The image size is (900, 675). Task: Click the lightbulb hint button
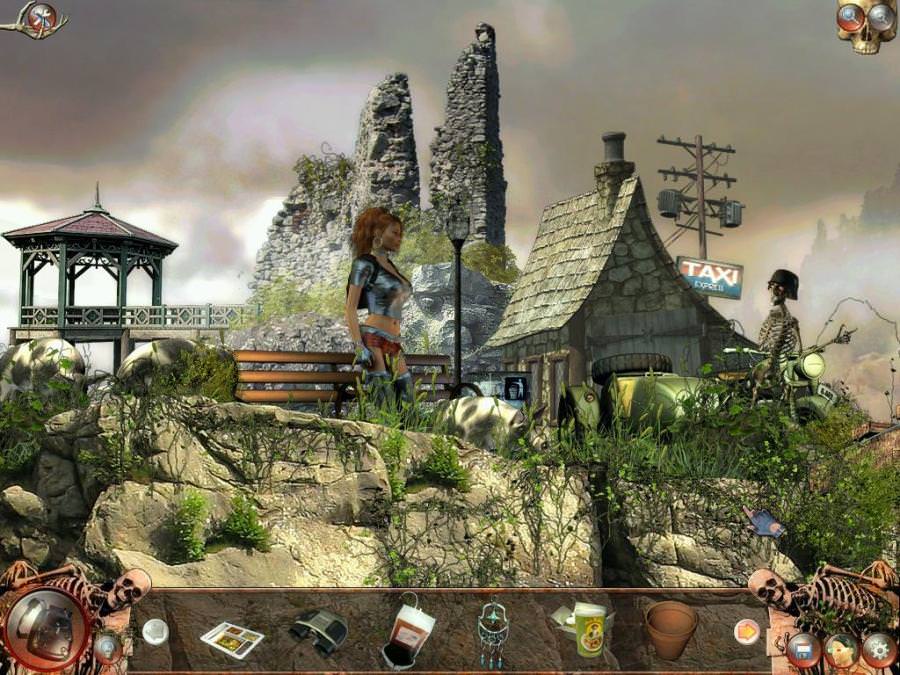(107, 646)
